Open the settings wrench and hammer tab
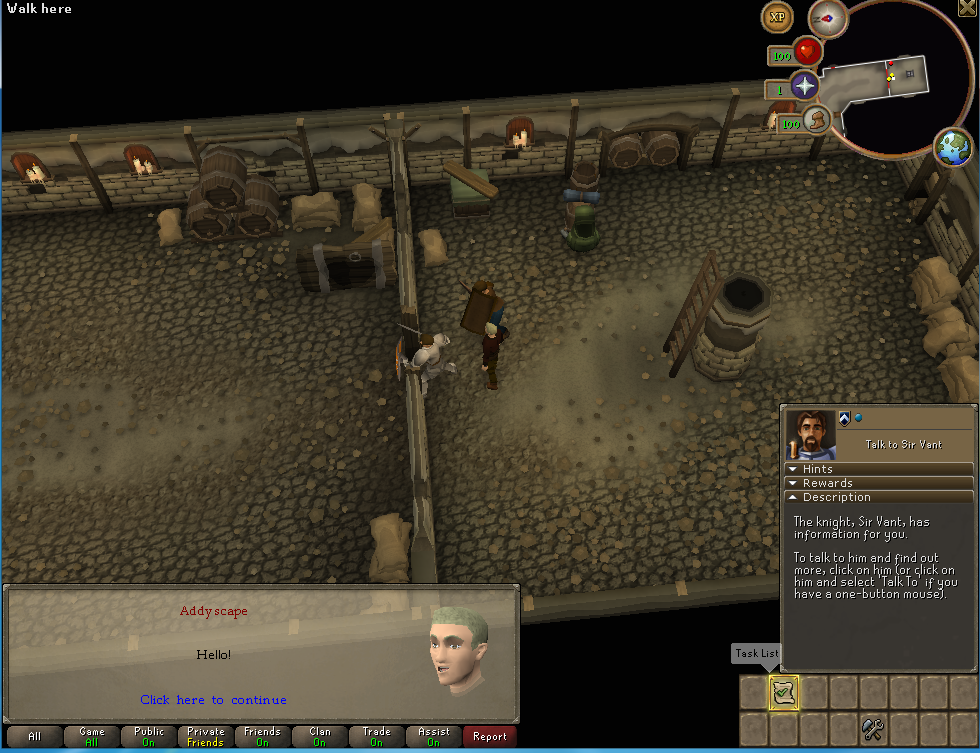 click(x=873, y=729)
